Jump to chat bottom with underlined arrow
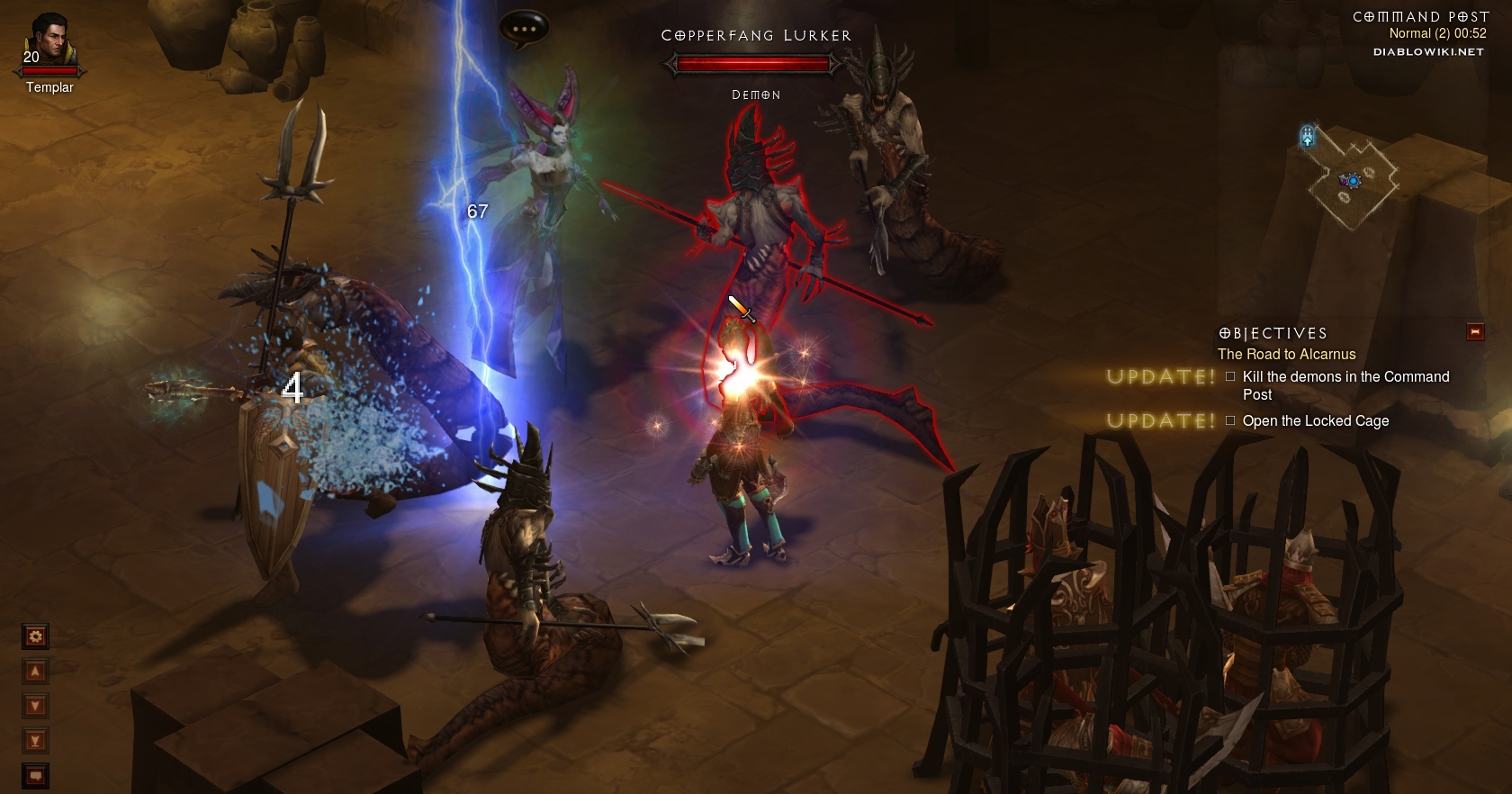 (35, 741)
